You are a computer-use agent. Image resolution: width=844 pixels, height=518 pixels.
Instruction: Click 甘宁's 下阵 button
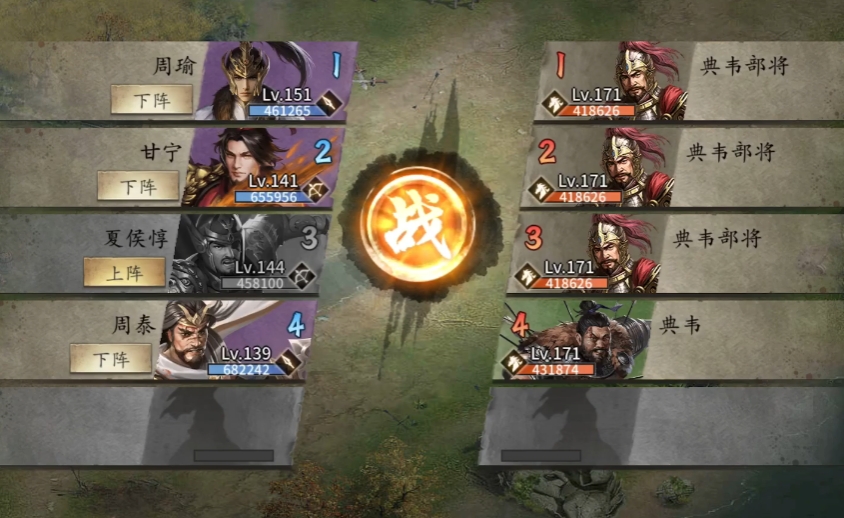pyautogui.click(x=138, y=185)
